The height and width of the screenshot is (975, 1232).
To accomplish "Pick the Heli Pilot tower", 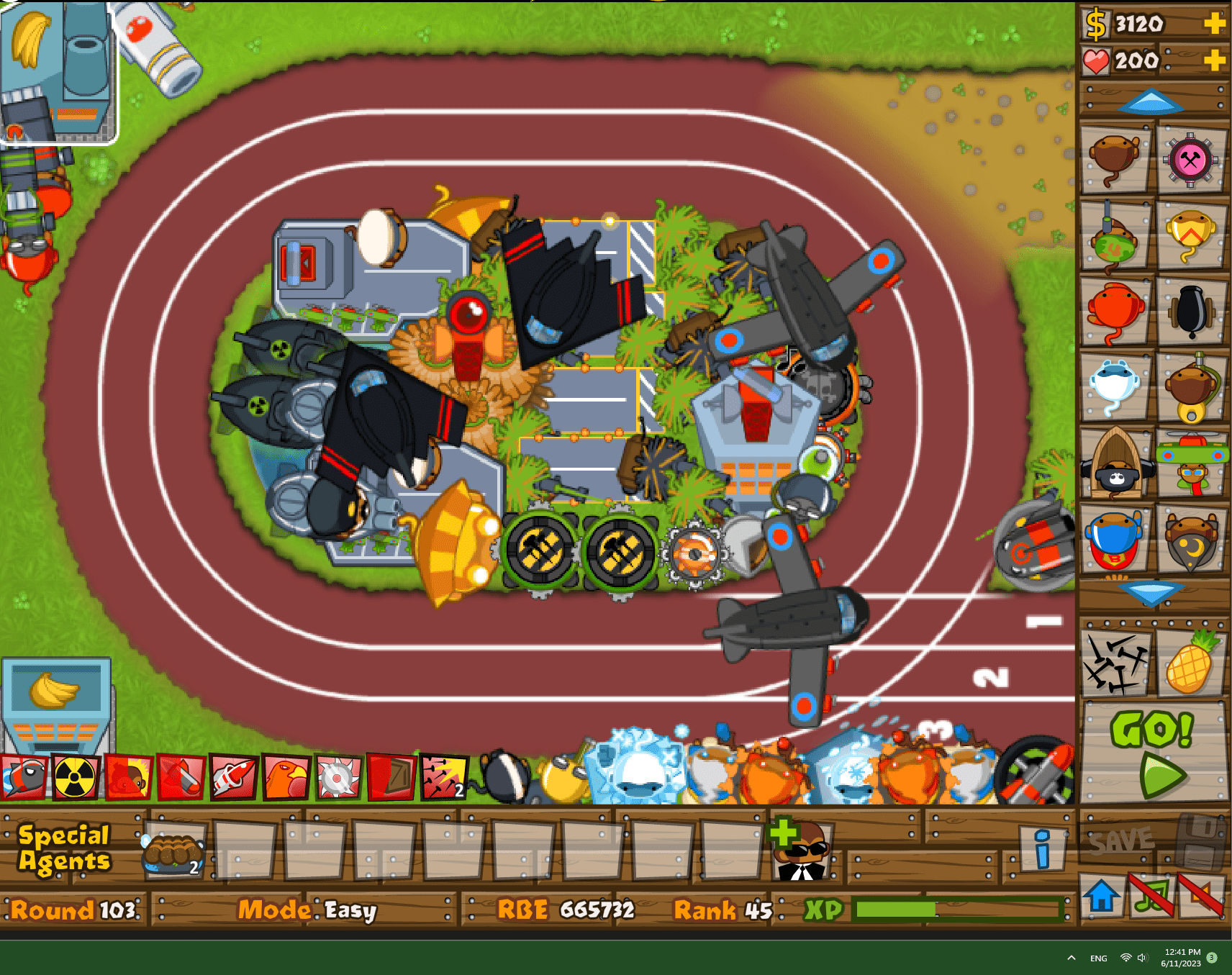I will [1191, 466].
